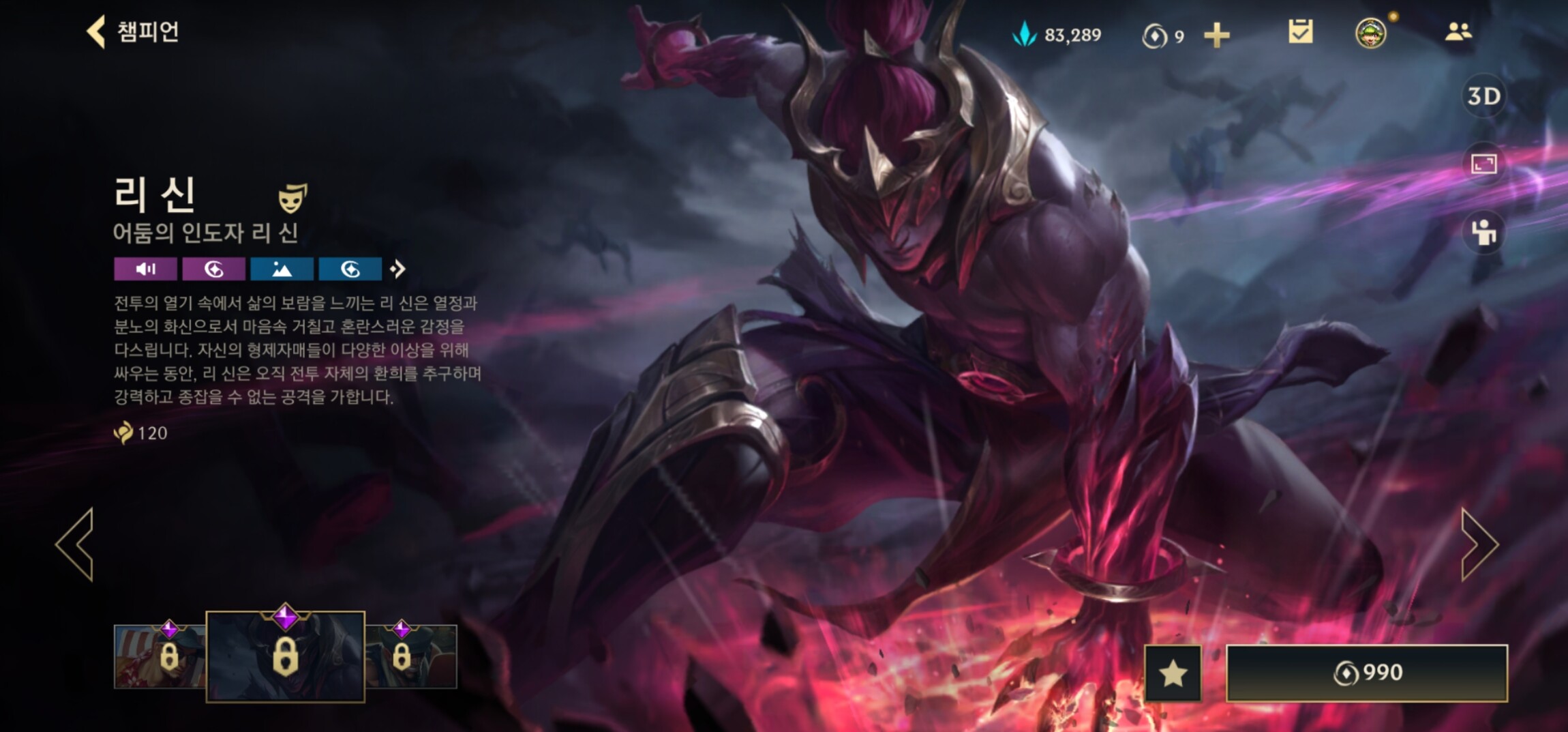Open the missions checklist icon
1568x732 pixels.
pyautogui.click(x=1300, y=32)
